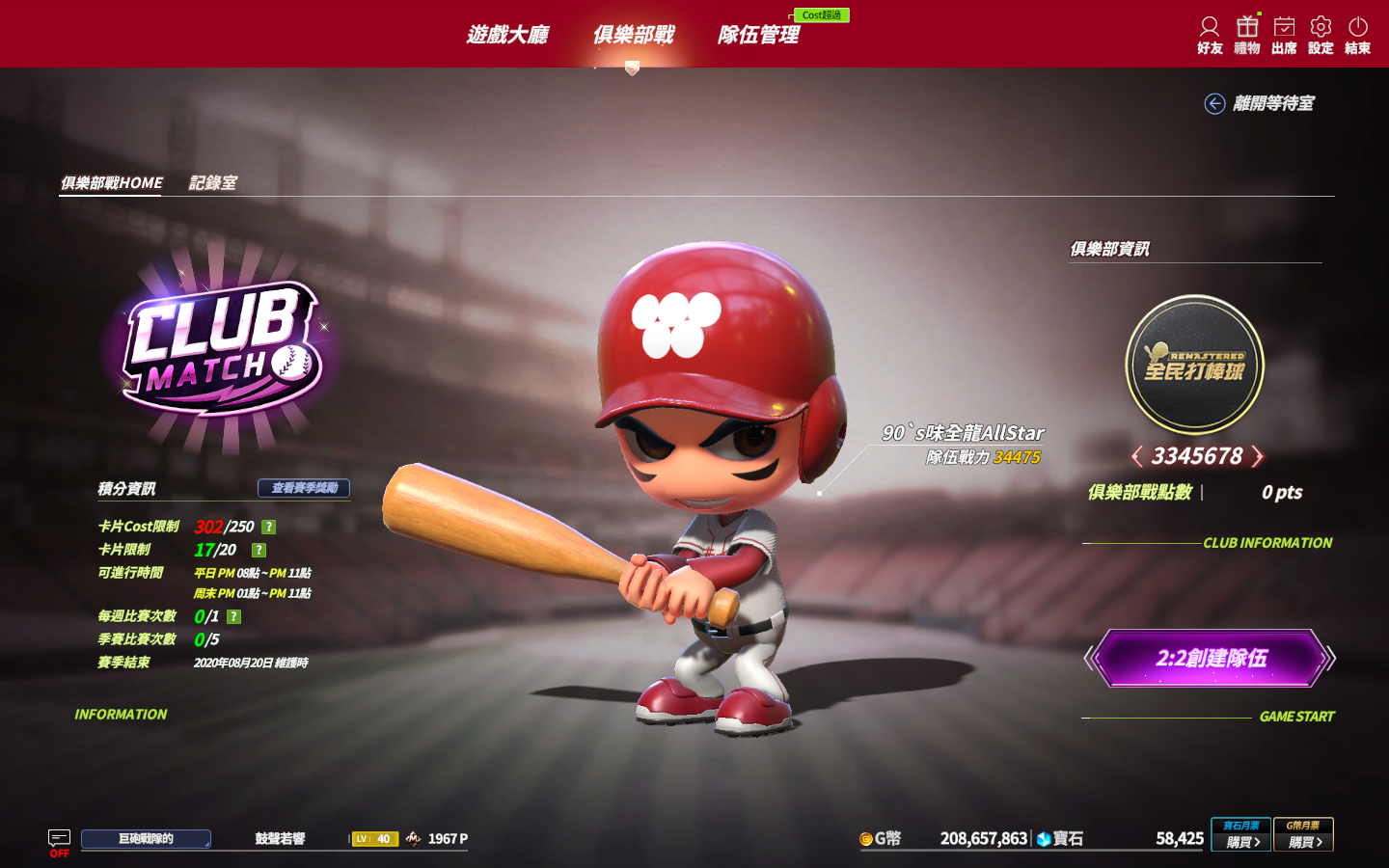The height and width of the screenshot is (868, 1389).
Task: Switch to the 俱樂部戰 tab
Action: (633, 35)
